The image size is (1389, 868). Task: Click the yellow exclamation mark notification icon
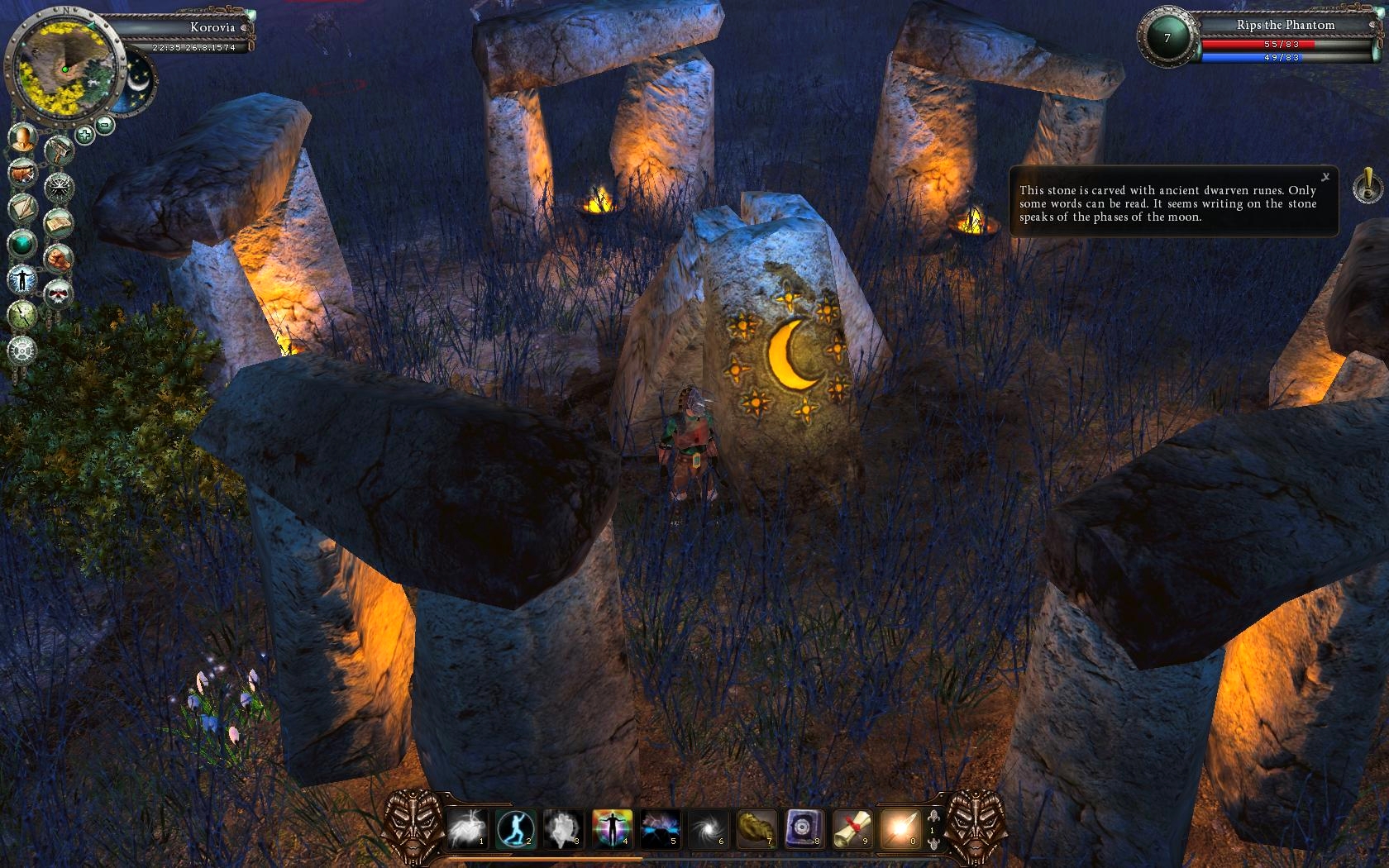[1367, 185]
